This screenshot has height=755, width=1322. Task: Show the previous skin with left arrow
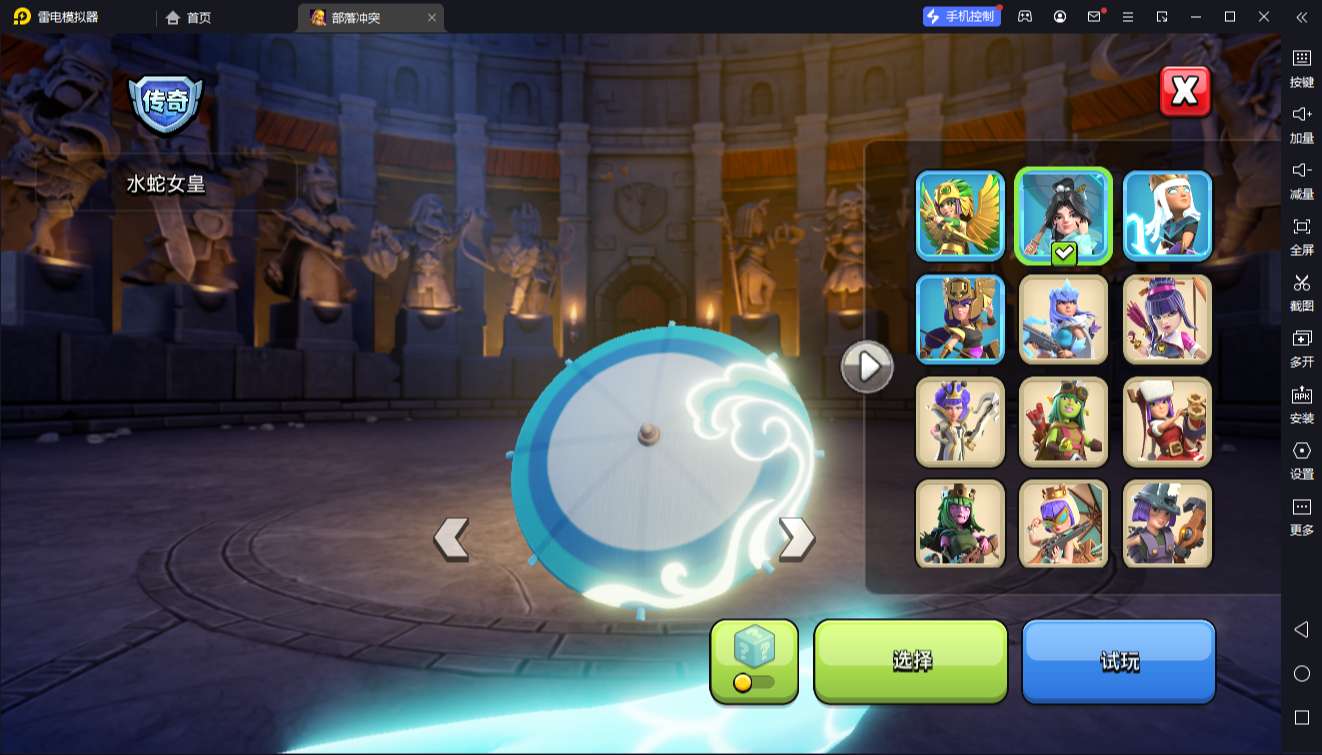(x=452, y=538)
